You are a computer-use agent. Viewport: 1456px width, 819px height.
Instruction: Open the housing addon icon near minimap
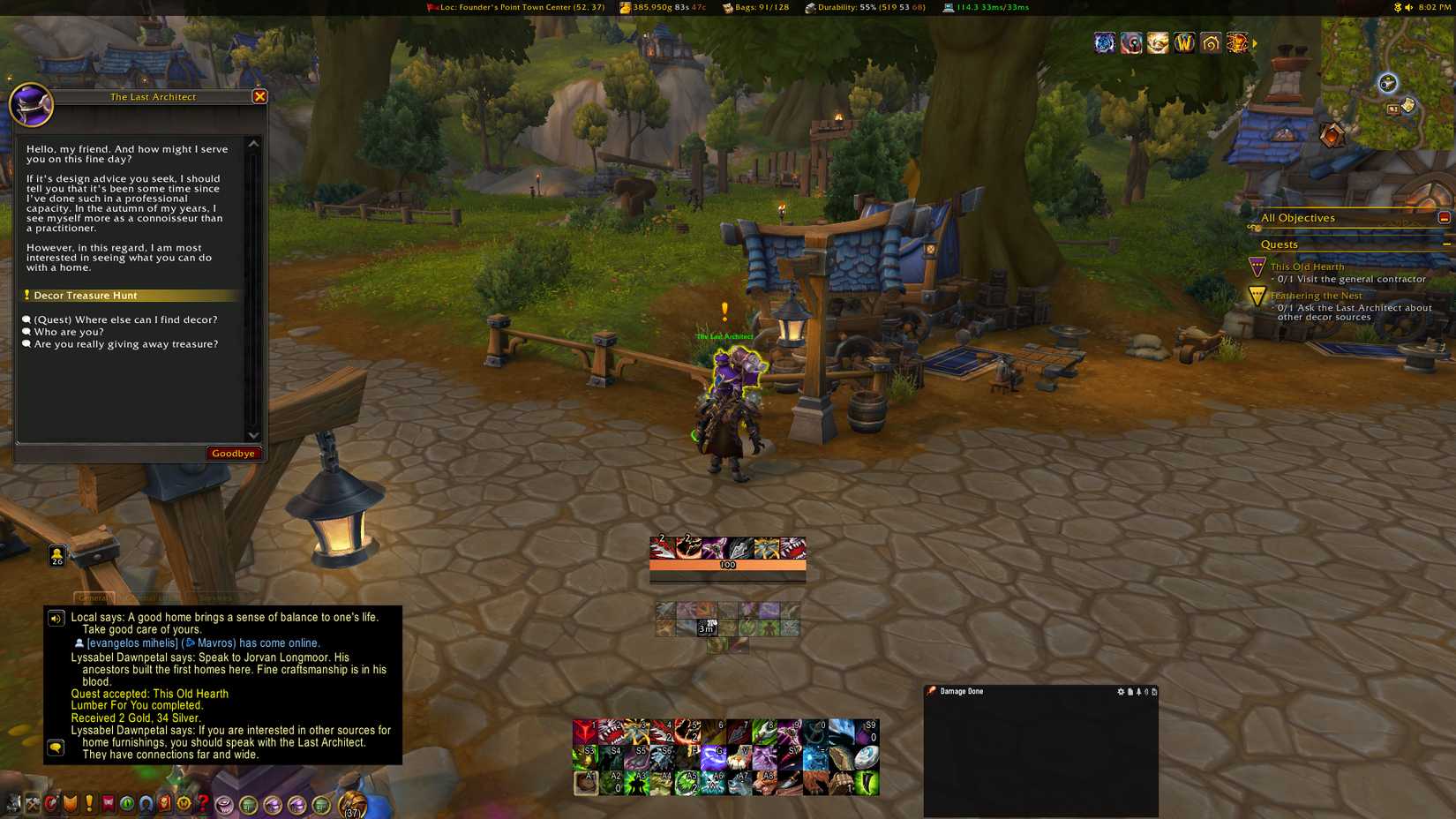[x=1211, y=43]
